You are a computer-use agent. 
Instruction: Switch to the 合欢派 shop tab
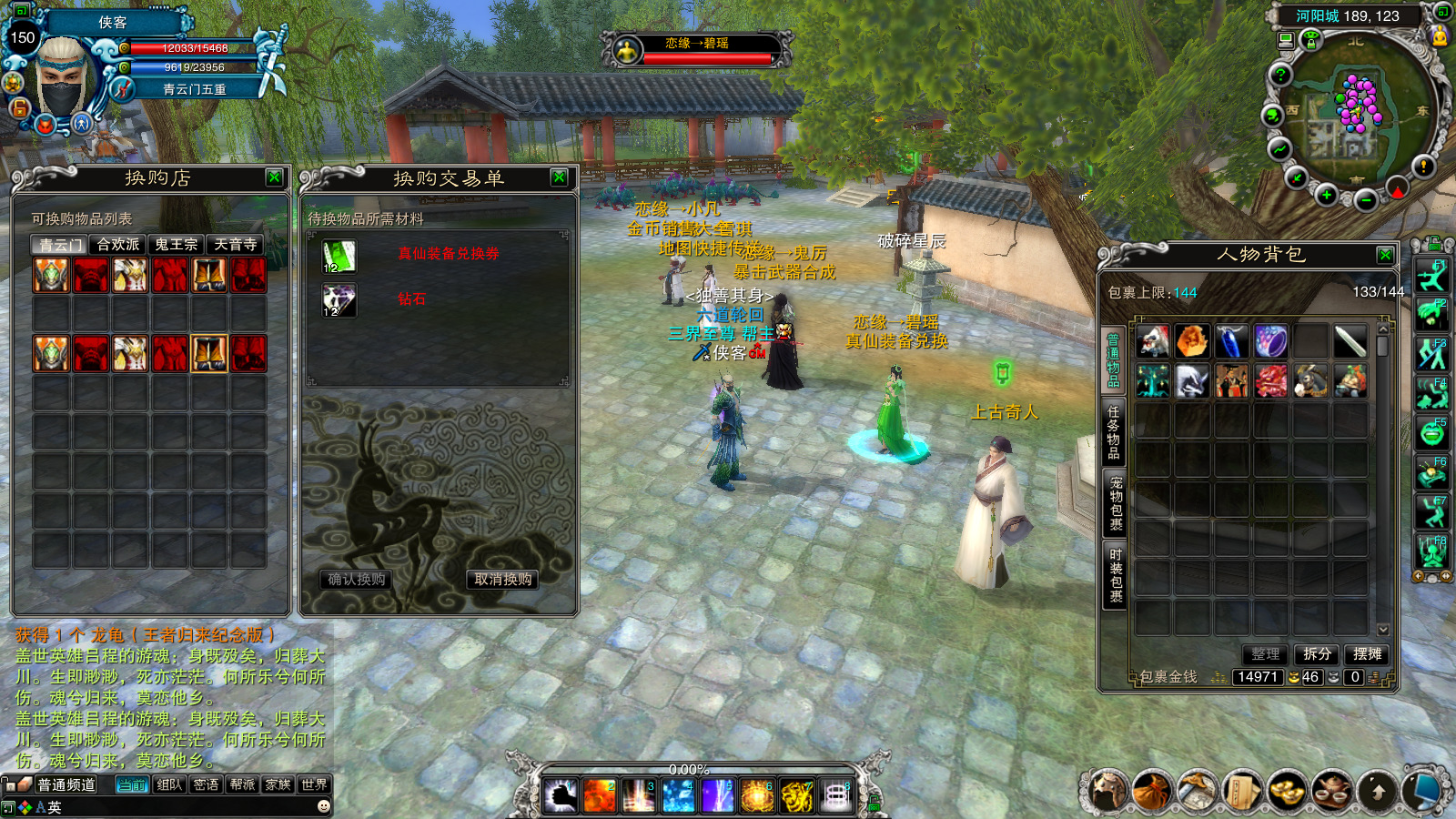[118, 245]
